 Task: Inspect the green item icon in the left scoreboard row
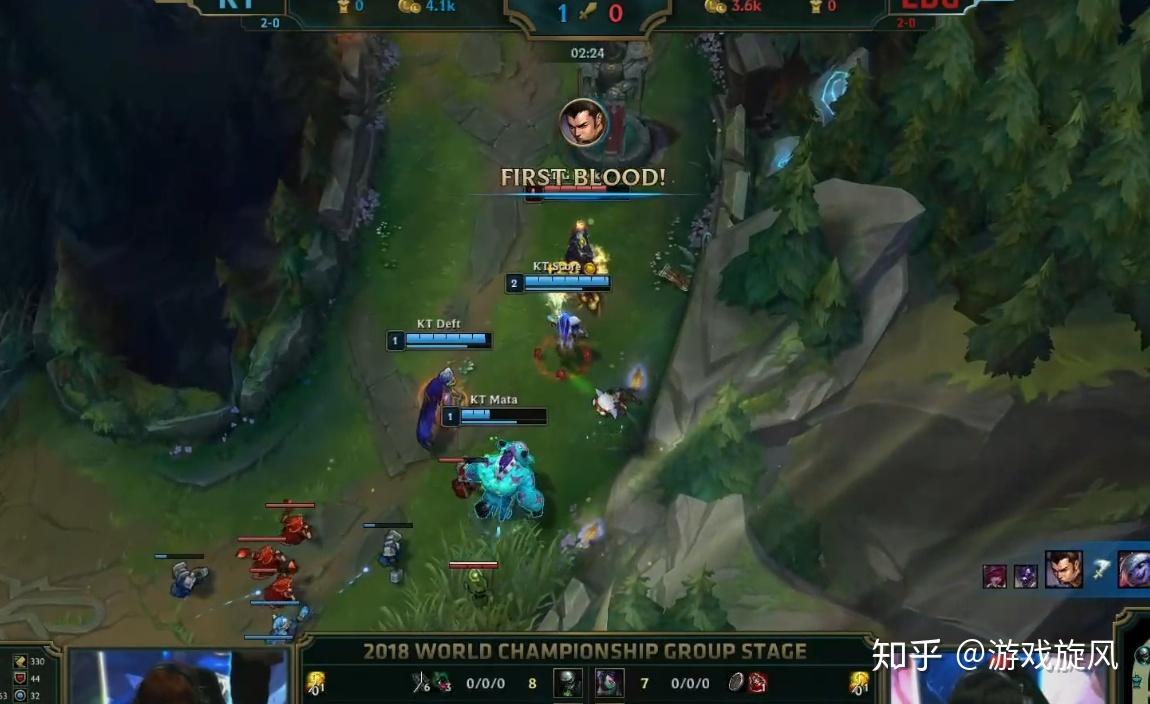[x=442, y=684]
